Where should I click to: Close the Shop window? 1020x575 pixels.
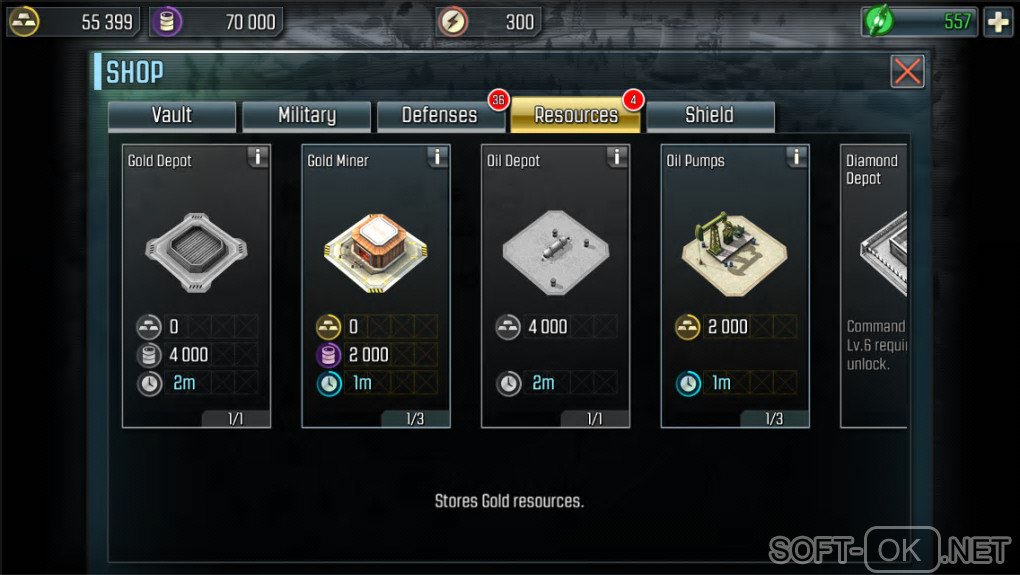click(x=907, y=71)
